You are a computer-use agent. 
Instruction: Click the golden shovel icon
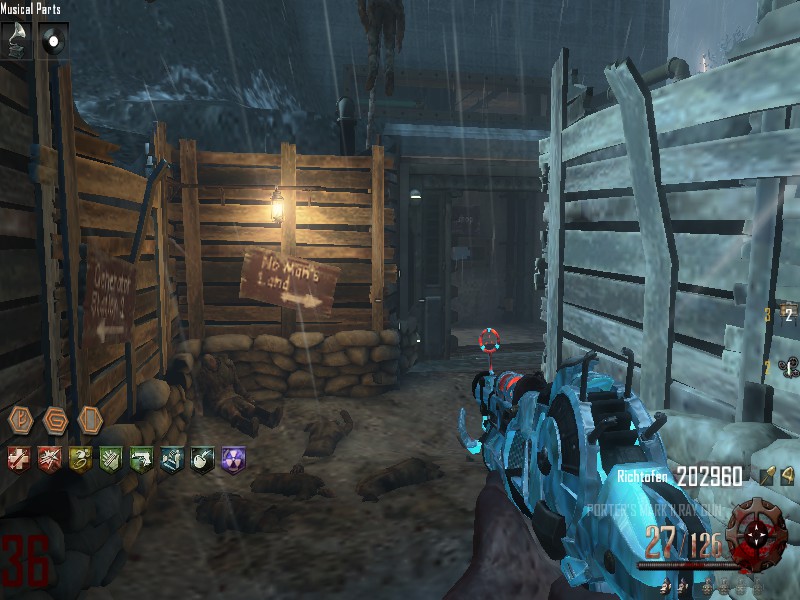click(x=765, y=477)
